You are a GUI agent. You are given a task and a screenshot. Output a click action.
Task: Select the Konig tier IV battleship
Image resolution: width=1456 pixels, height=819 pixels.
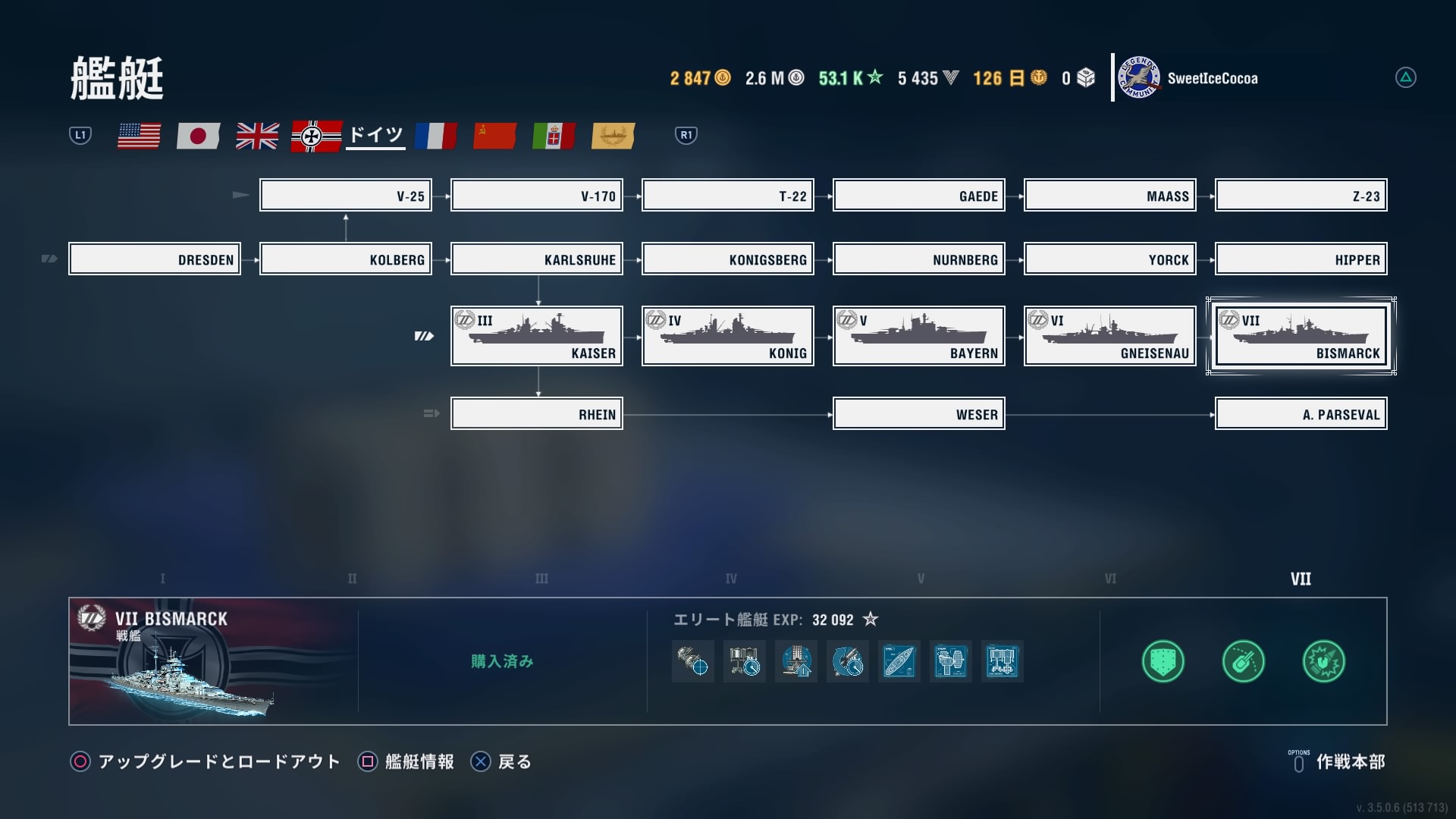click(728, 336)
